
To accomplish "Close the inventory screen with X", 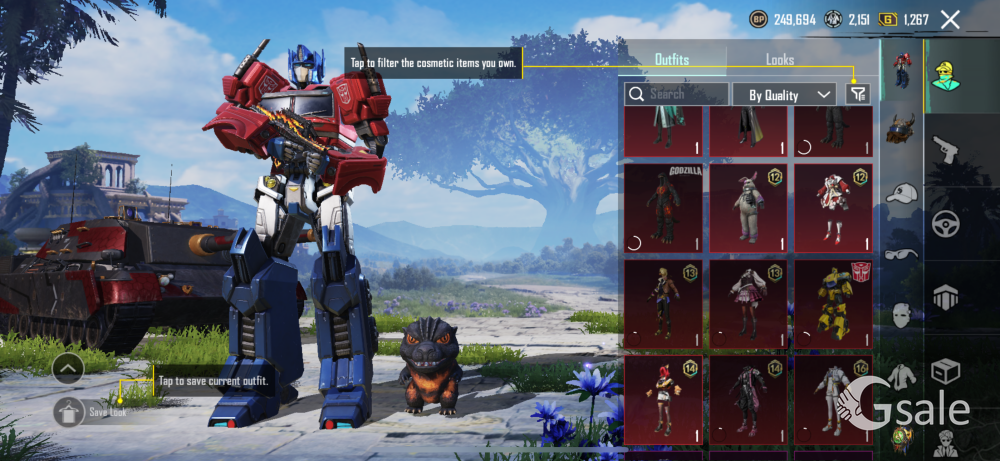I will tap(950, 20).
